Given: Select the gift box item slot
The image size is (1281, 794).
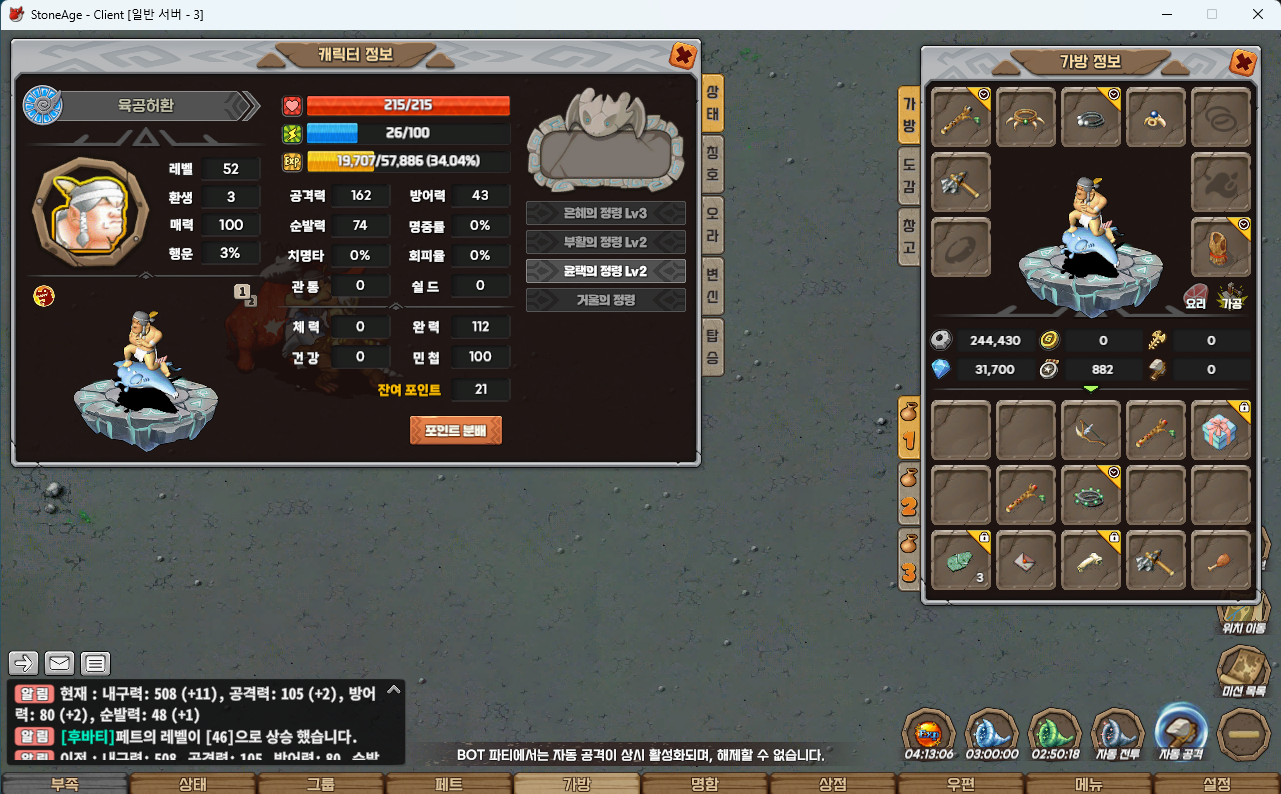Looking at the screenshot, I should pyautogui.click(x=1220, y=431).
